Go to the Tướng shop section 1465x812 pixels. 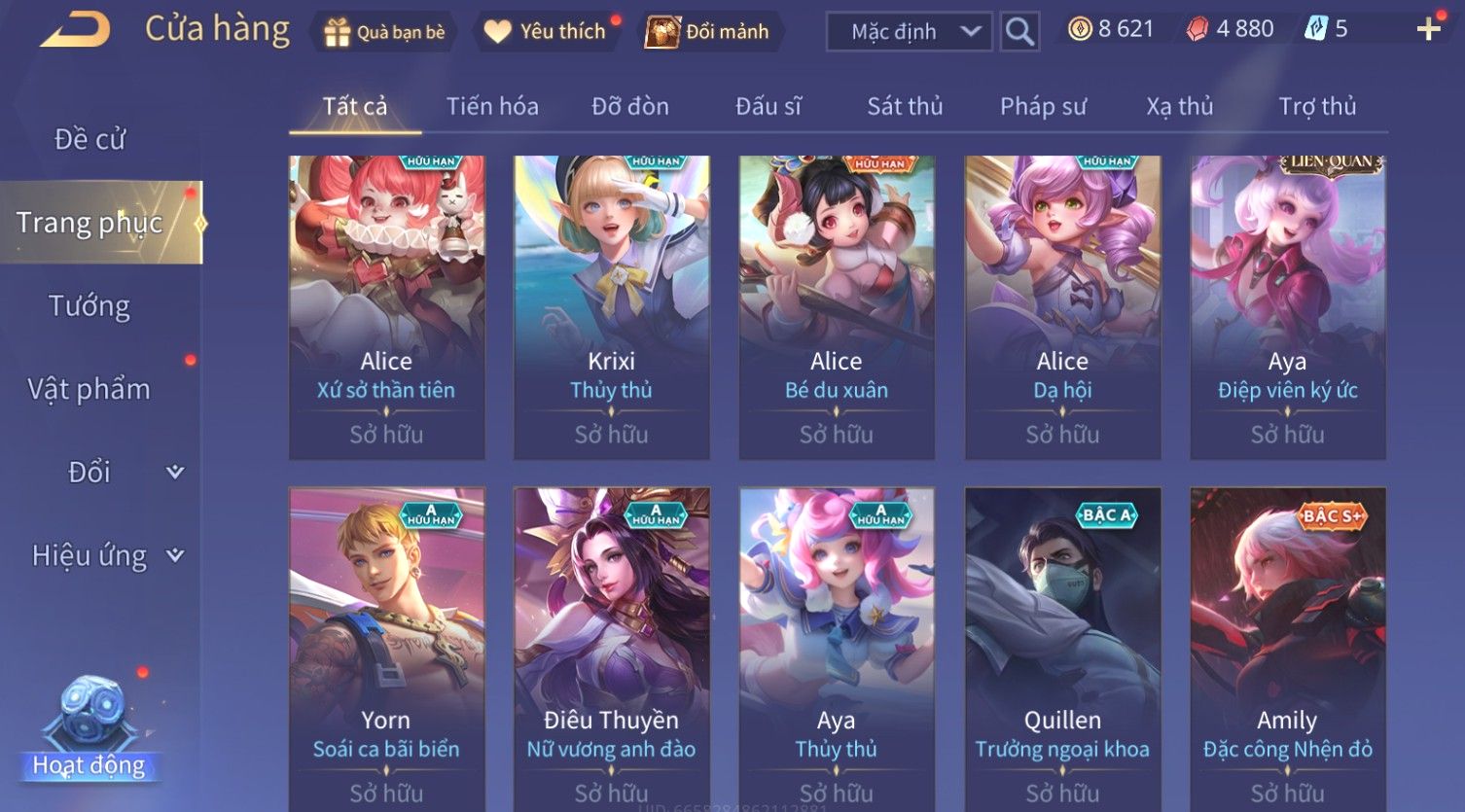[89, 306]
